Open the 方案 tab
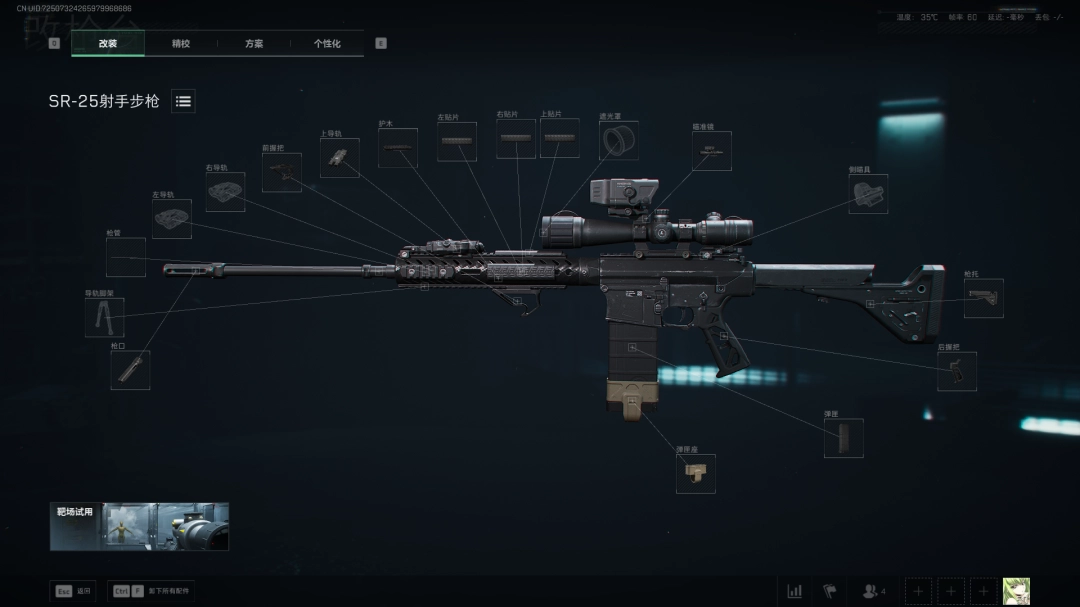Viewport: 1080px width, 607px height. click(x=254, y=44)
